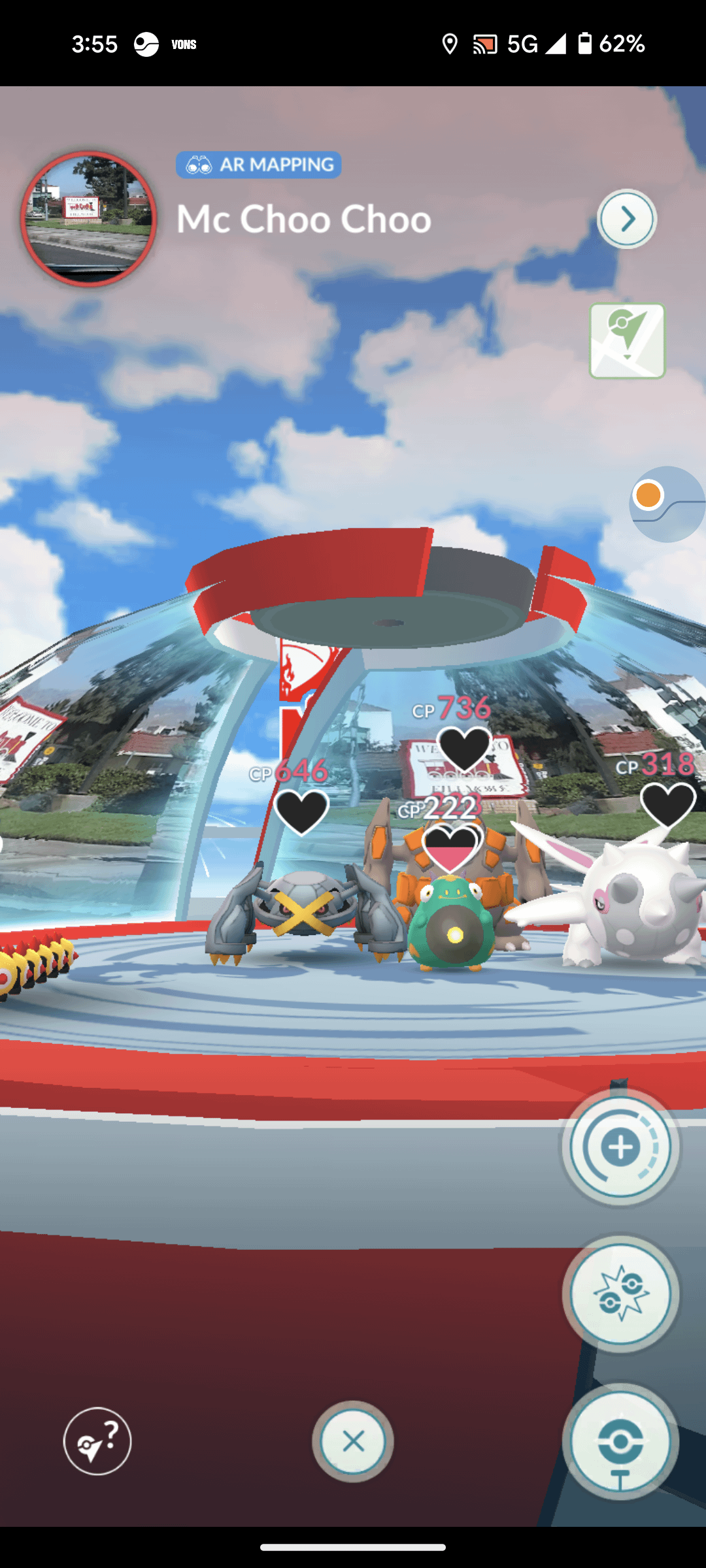Tap the AR MAPPING badge

pyautogui.click(x=259, y=165)
